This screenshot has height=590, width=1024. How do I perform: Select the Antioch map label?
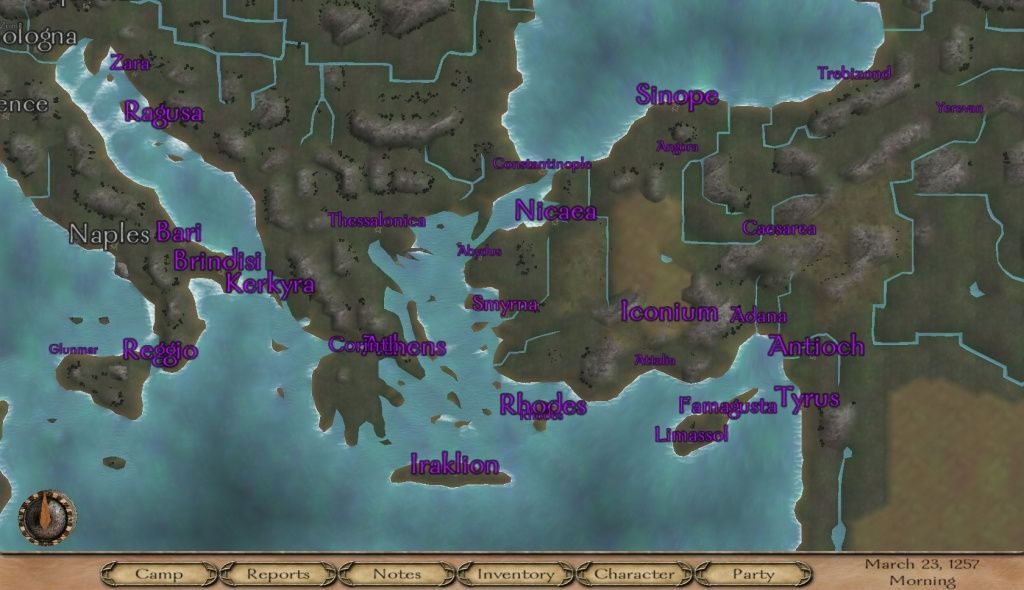[816, 346]
